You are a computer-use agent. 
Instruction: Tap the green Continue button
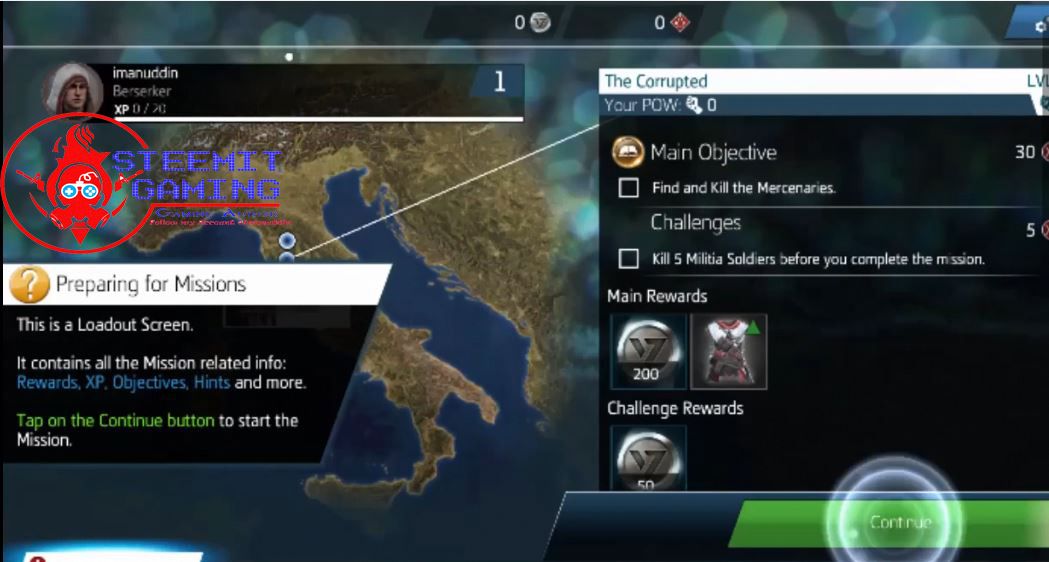pos(899,522)
